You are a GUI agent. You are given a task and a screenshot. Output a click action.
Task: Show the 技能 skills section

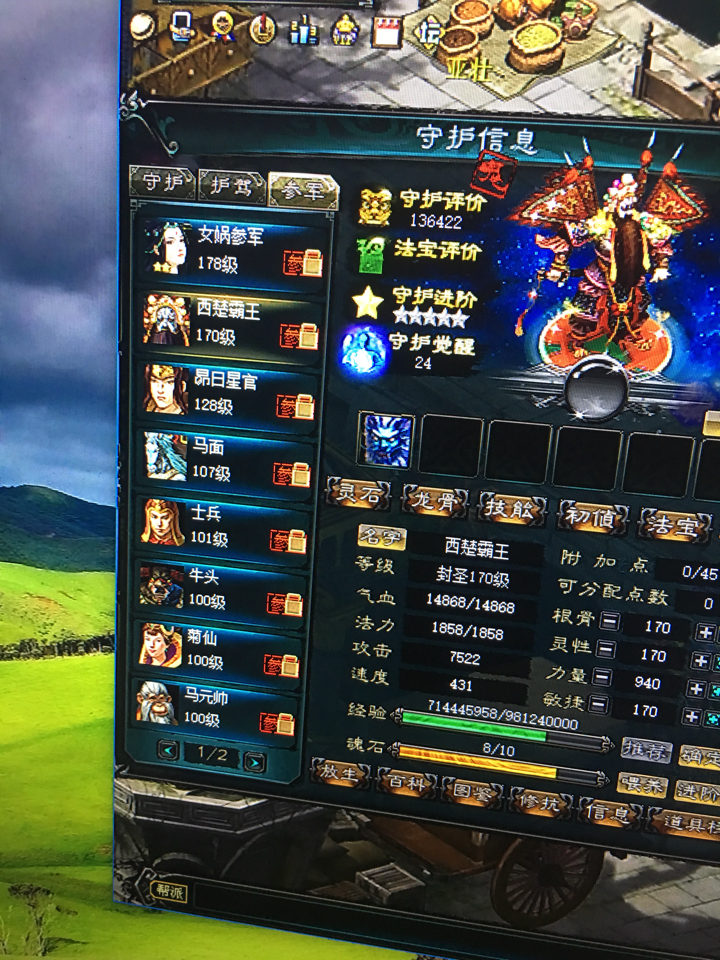coord(511,508)
